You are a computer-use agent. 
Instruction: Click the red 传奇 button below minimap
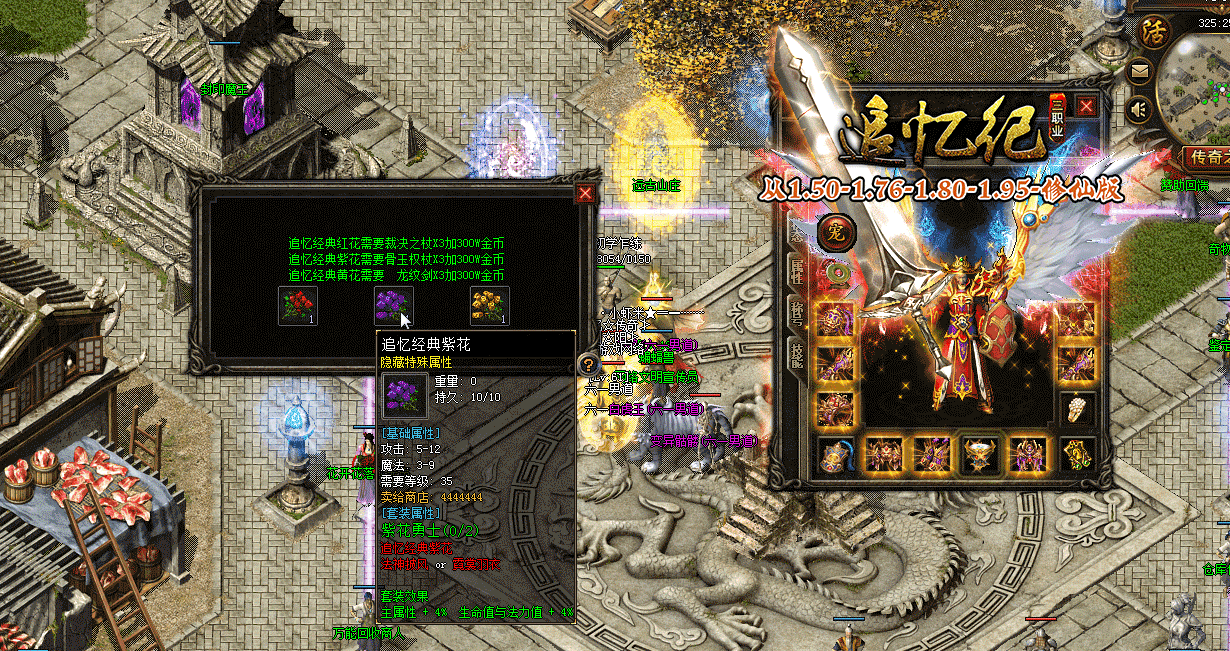click(x=1205, y=158)
